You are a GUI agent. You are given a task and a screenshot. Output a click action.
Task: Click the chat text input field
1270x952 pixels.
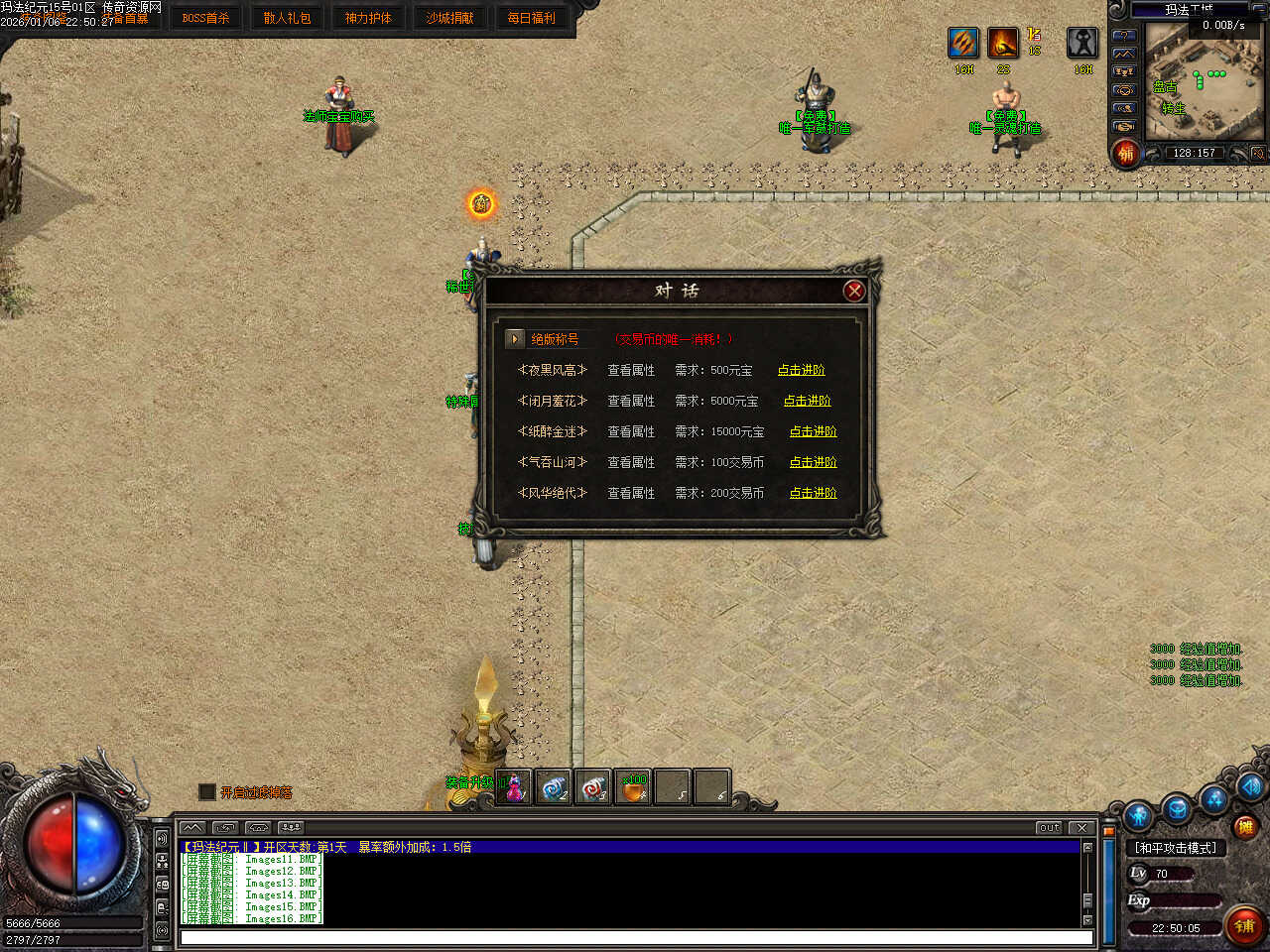pyautogui.click(x=635, y=937)
